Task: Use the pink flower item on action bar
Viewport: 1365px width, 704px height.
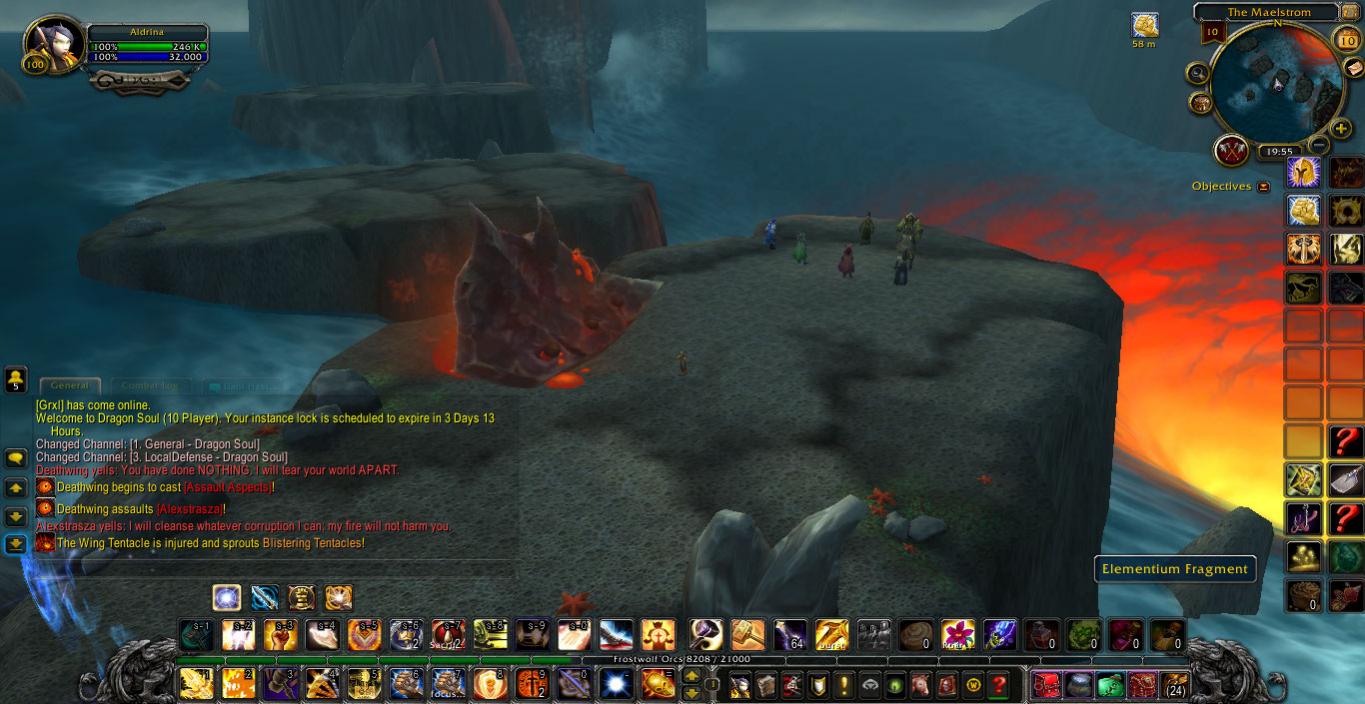Action: pos(957,634)
